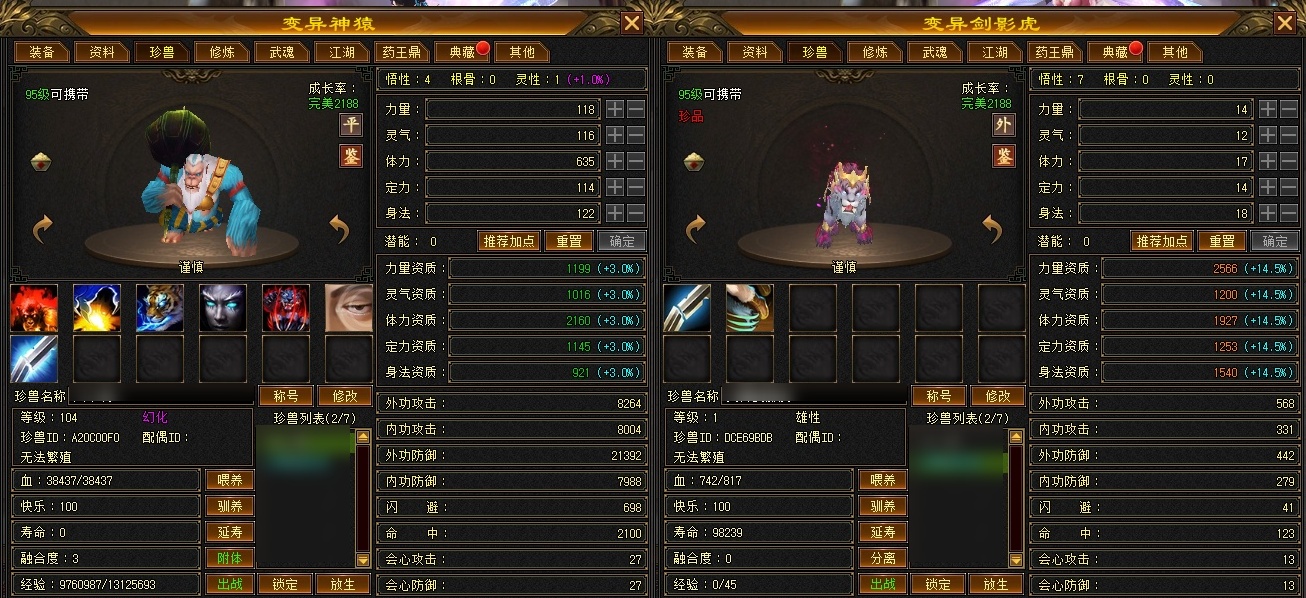Select the flaming beast skill icon

pyautogui.click(x=34, y=308)
